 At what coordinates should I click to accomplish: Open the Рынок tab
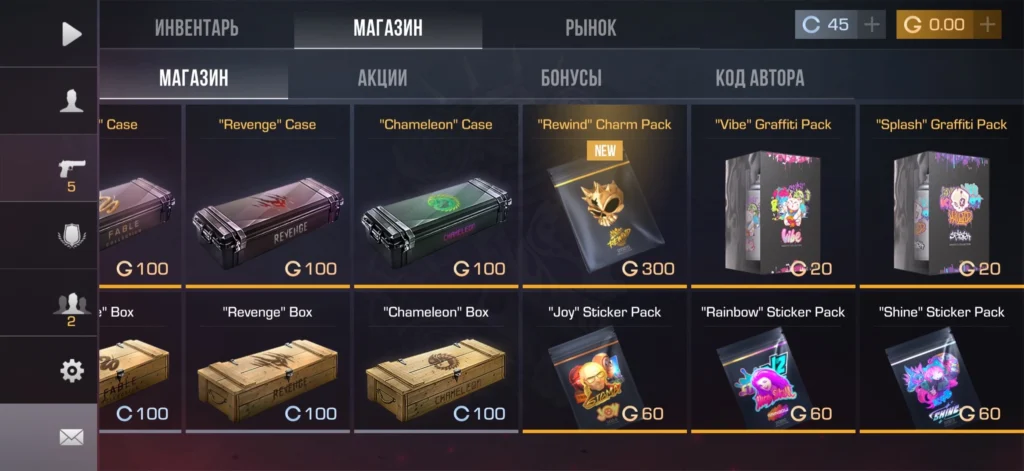[590, 27]
